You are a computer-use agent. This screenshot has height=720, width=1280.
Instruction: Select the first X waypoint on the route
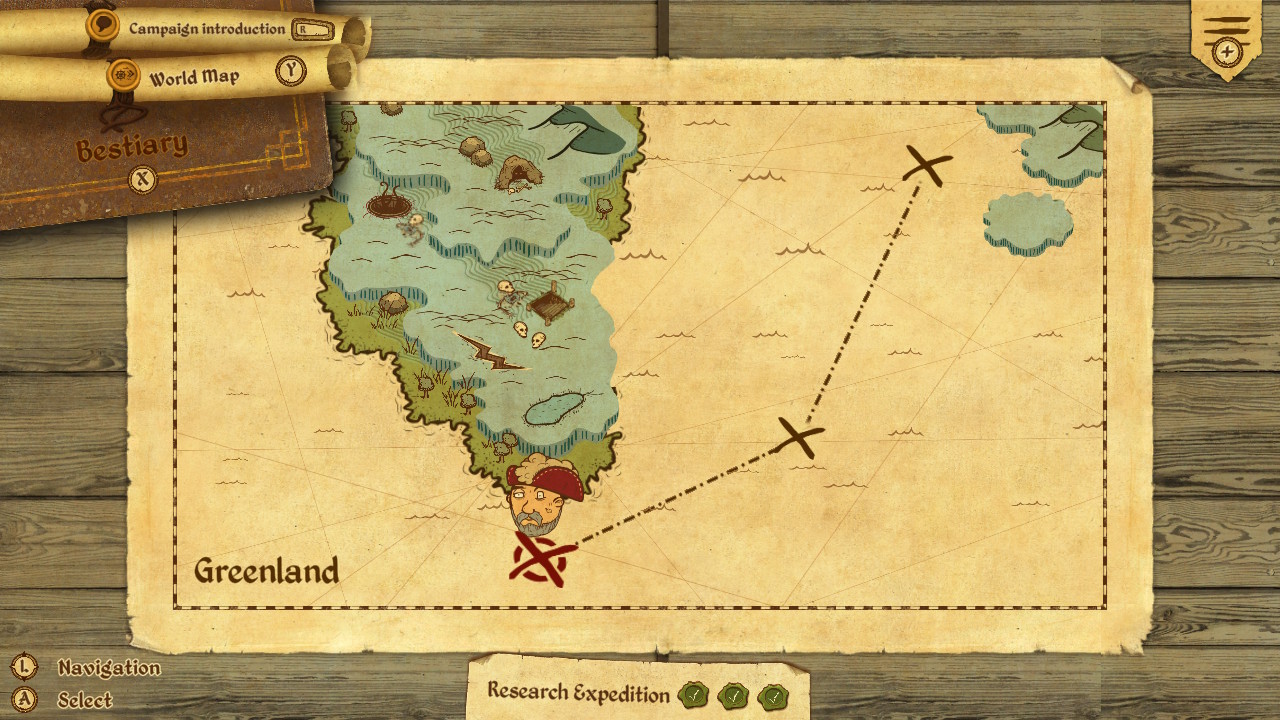click(797, 437)
